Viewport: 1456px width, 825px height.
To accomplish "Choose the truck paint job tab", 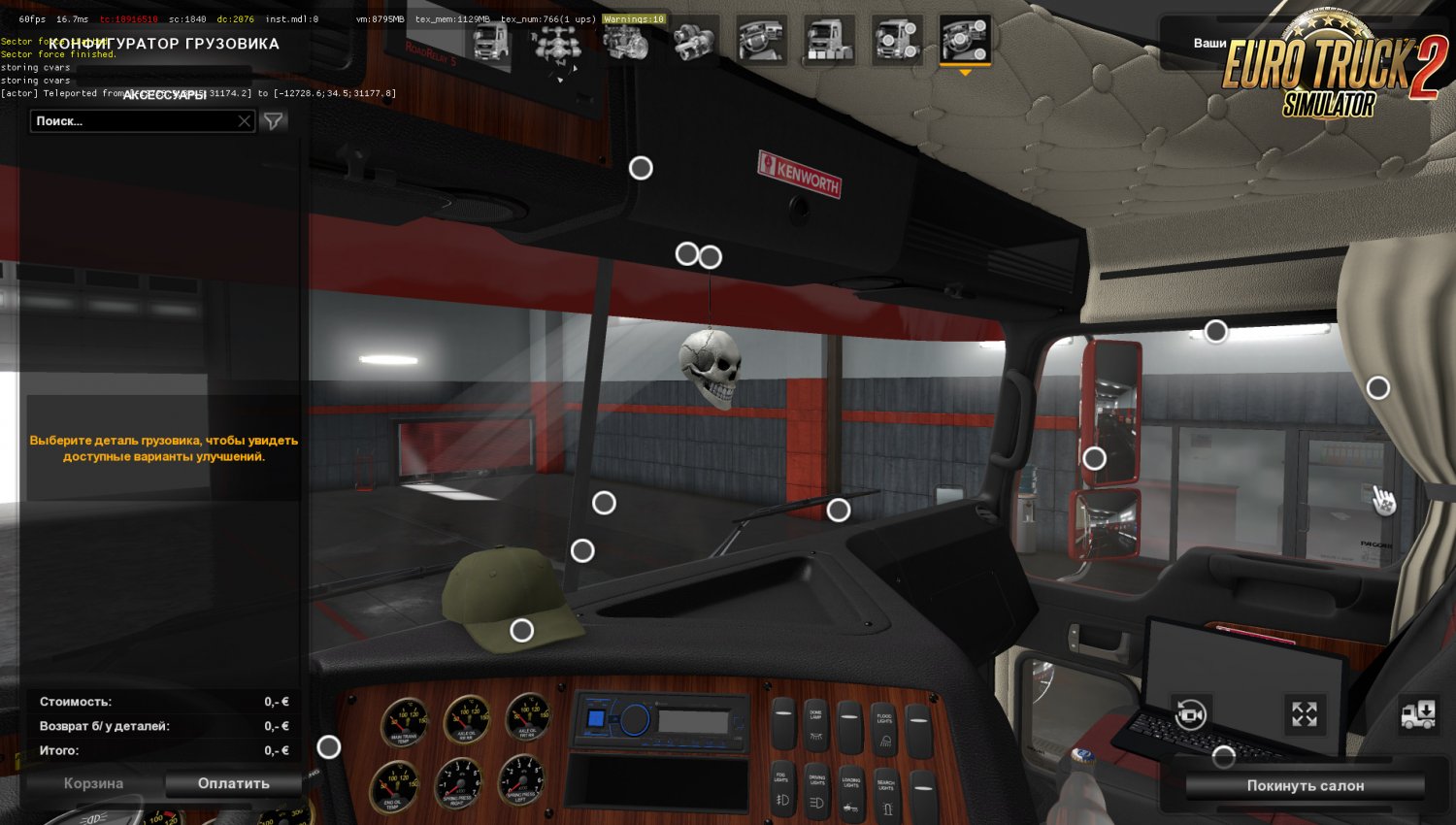I will click(x=829, y=43).
